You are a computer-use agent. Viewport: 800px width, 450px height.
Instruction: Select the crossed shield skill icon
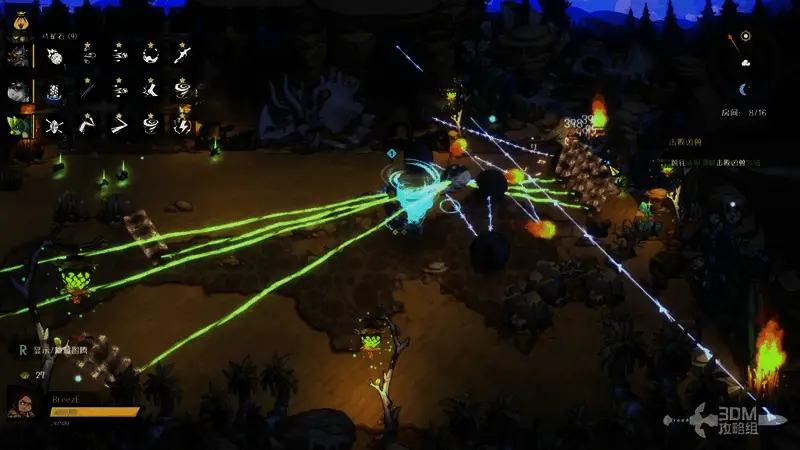click(55, 125)
